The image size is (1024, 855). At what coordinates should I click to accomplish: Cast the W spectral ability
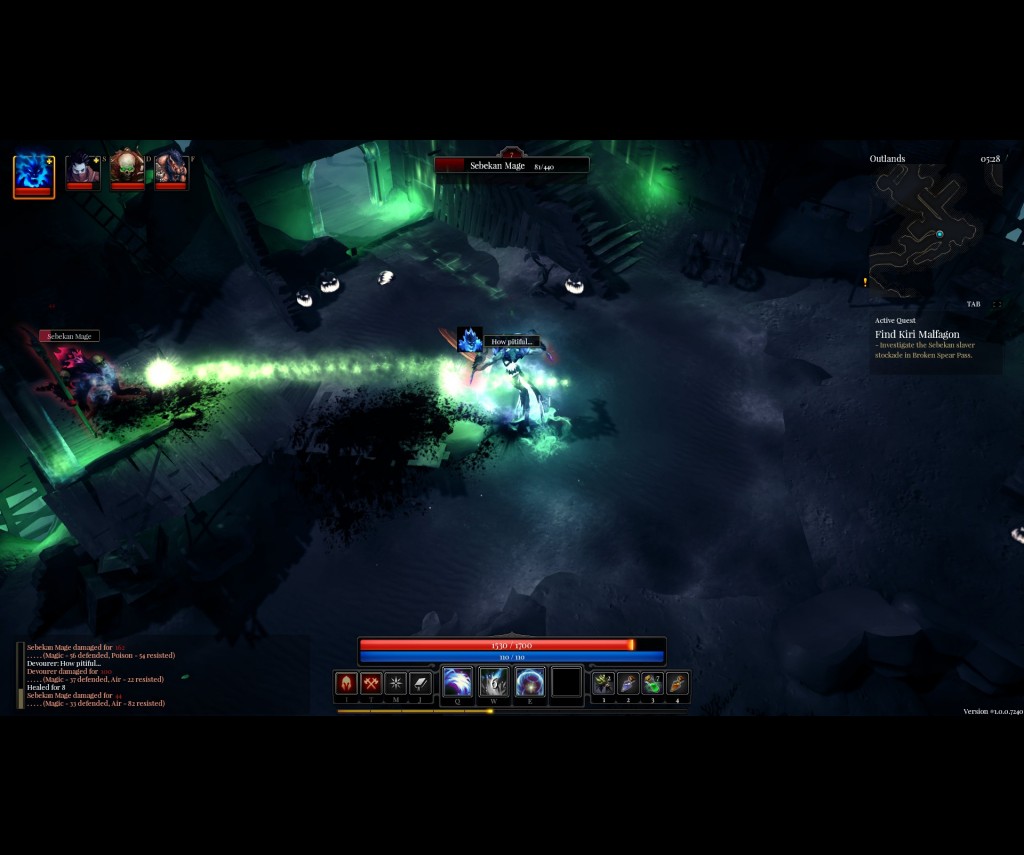tap(494, 683)
